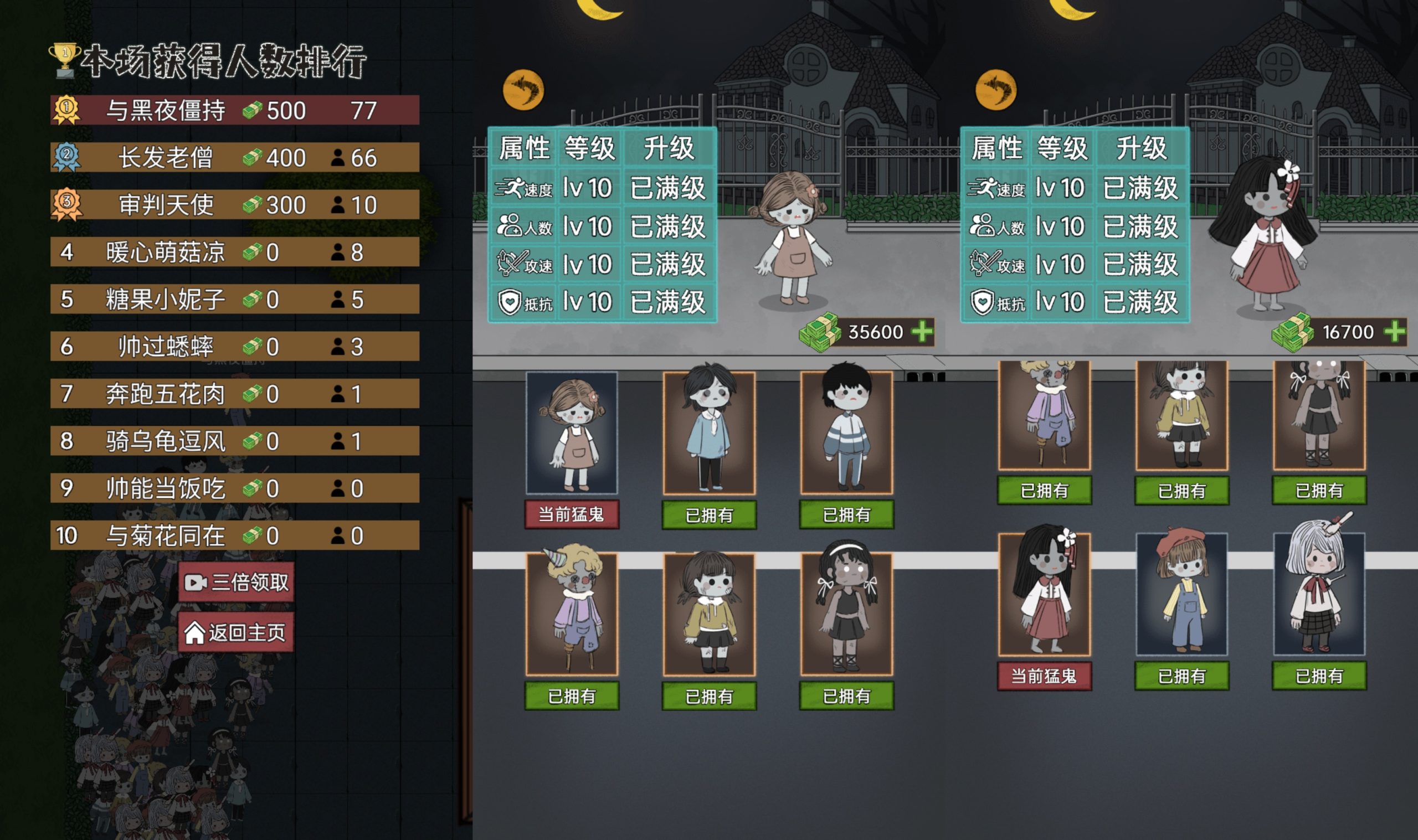Screen dimensions: 1418x840
Task: Claim triple rewards with 三倍领取
Action: pos(237,582)
